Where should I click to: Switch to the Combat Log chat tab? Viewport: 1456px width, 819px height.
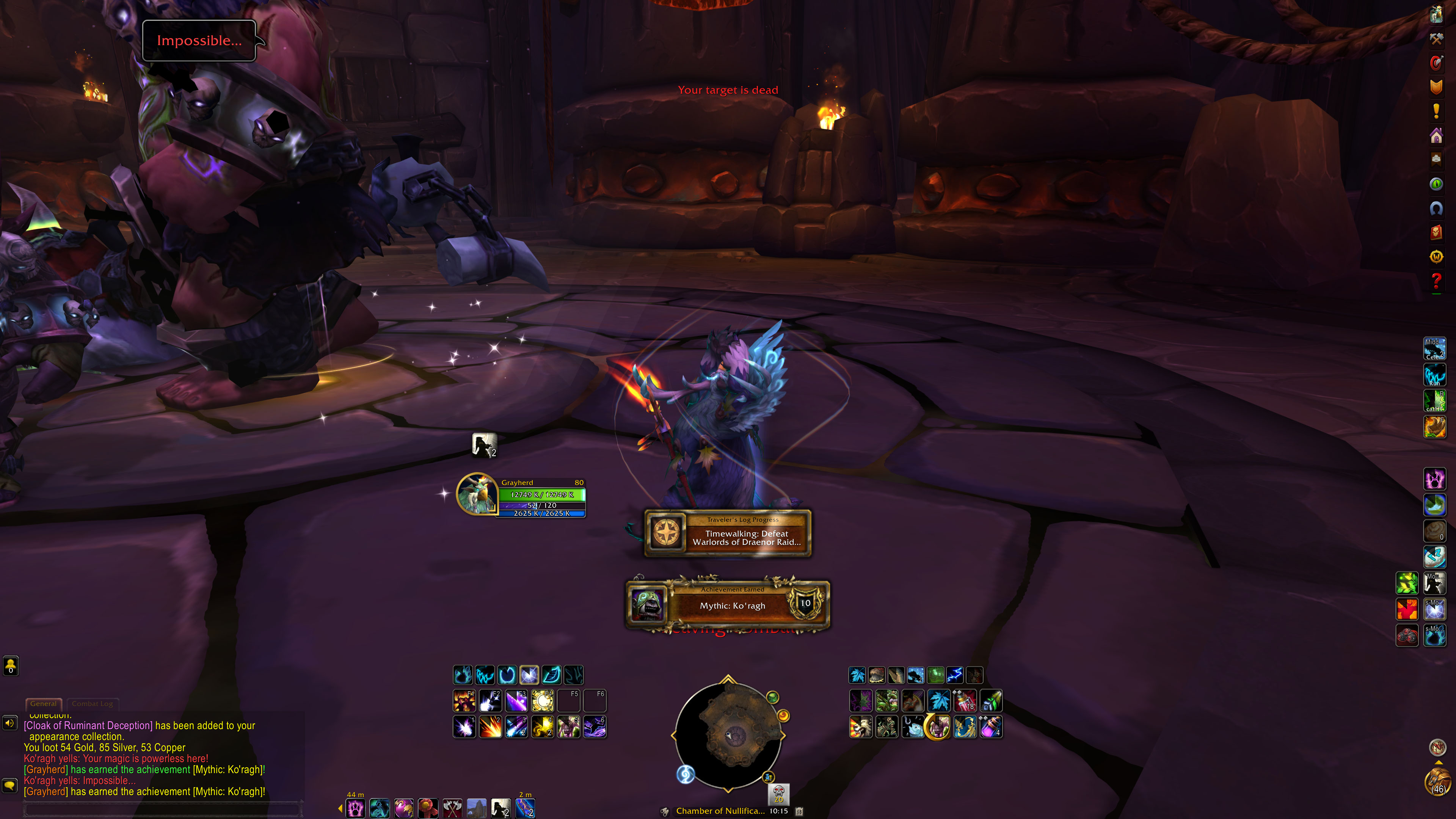click(x=92, y=704)
